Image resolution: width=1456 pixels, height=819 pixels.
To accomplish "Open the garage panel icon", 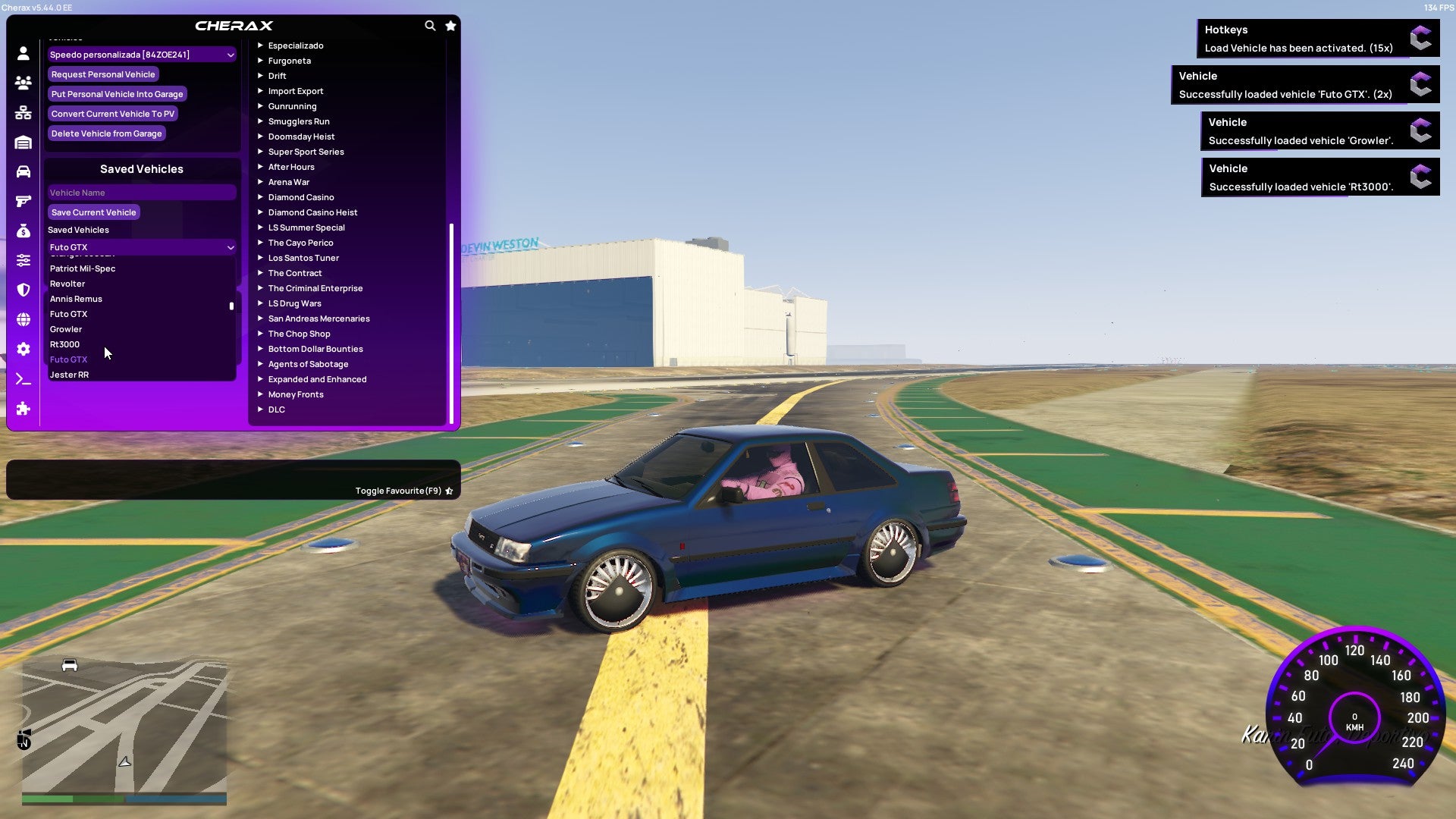I will tap(23, 142).
